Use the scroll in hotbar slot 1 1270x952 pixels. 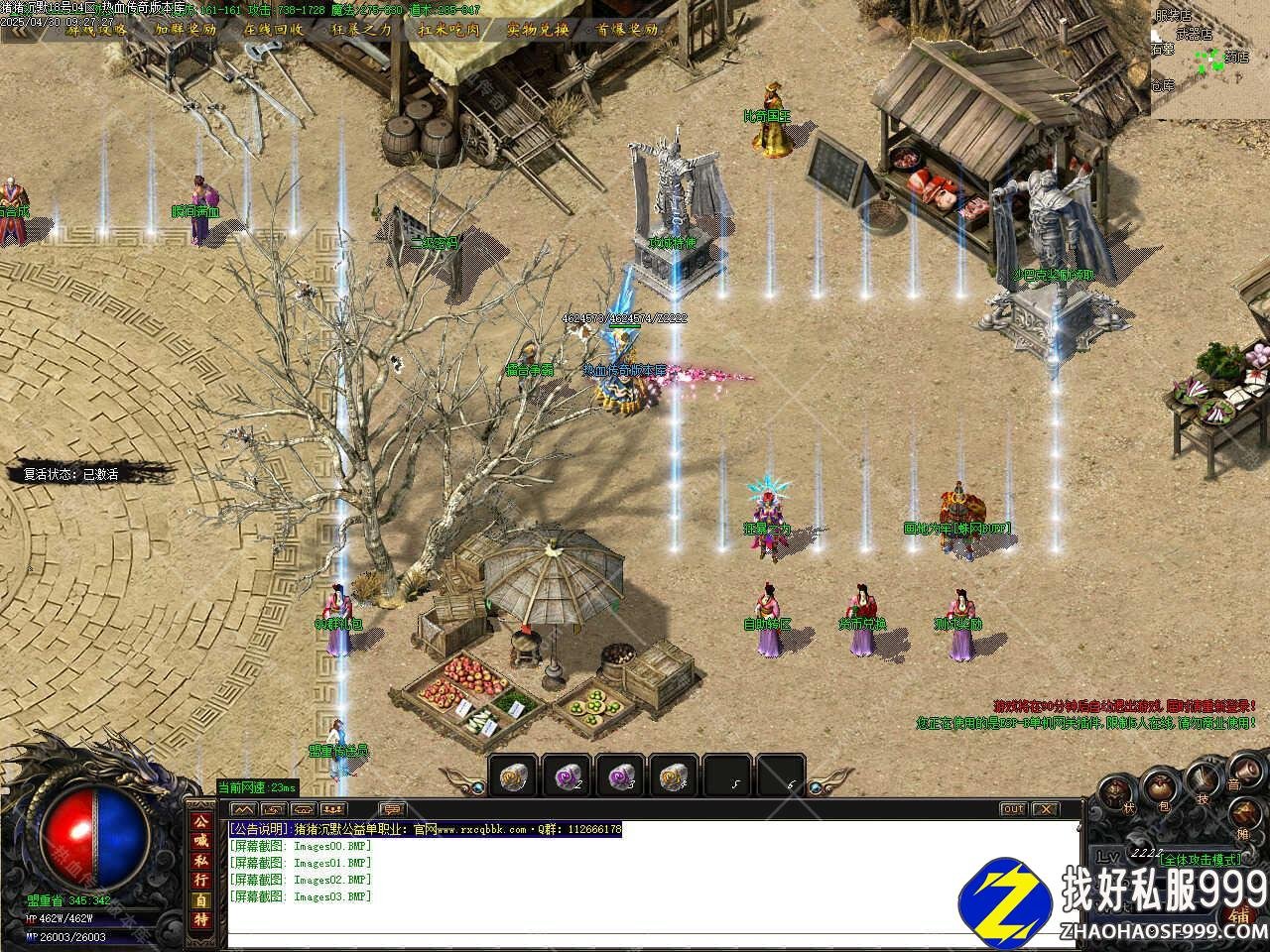[513, 775]
